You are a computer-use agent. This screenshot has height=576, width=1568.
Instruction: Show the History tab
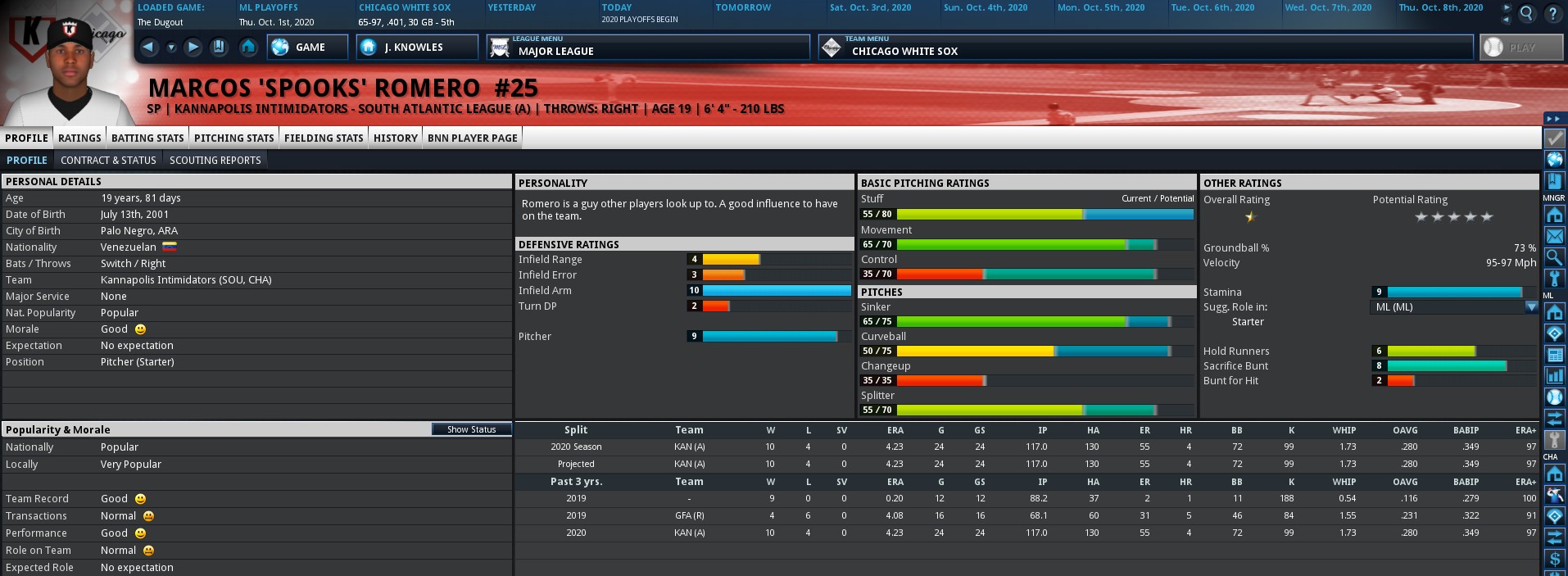[396, 138]
